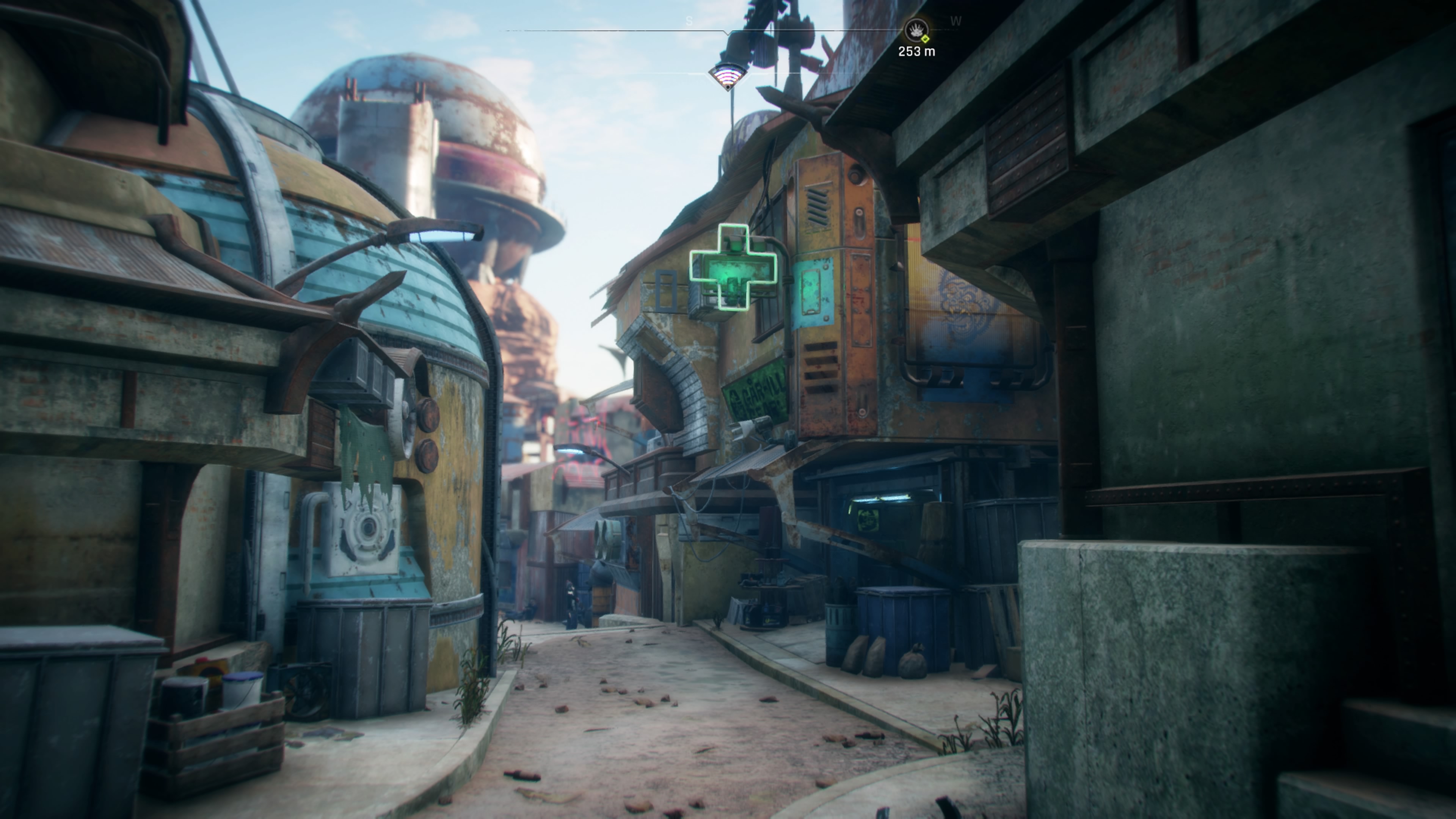The height and width of the screenshot is (819, 1456).
Task: Click the signal-strength radar indicator
Action: (x=728, y=76)
